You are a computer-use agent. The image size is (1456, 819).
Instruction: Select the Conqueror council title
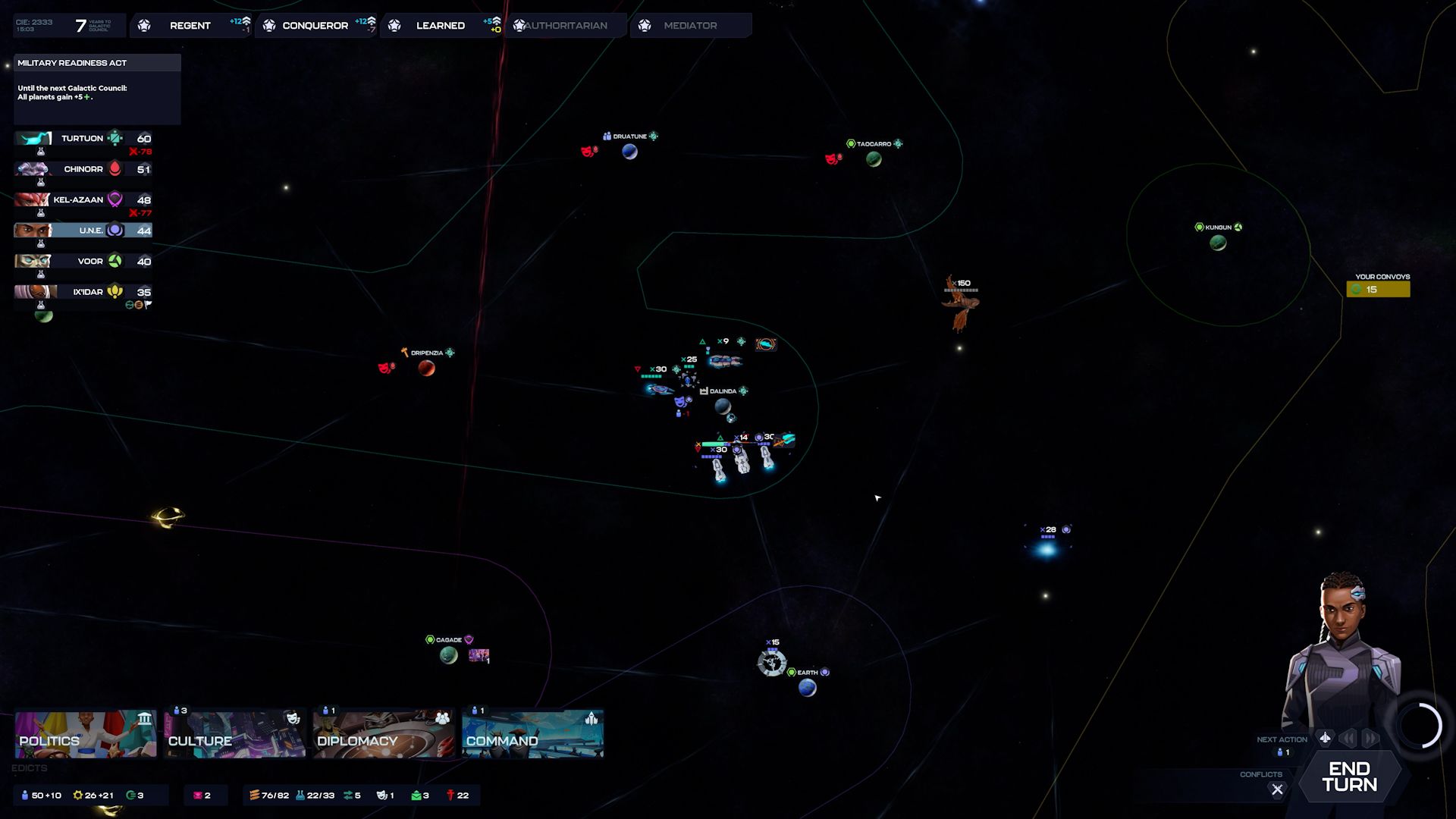315,26
